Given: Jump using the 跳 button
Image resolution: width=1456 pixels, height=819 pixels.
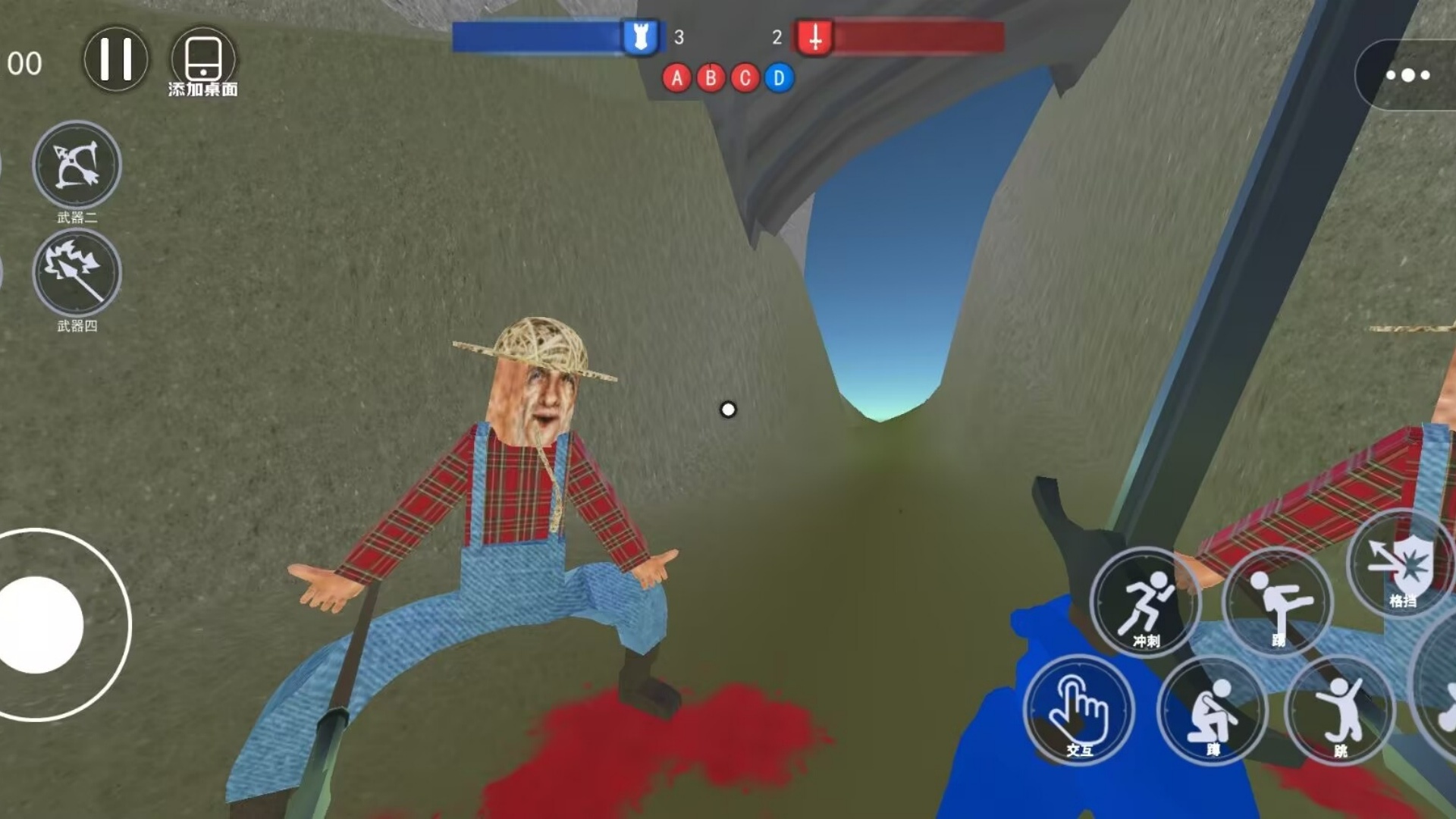Looking at the screenshot, I should 1341,711.
